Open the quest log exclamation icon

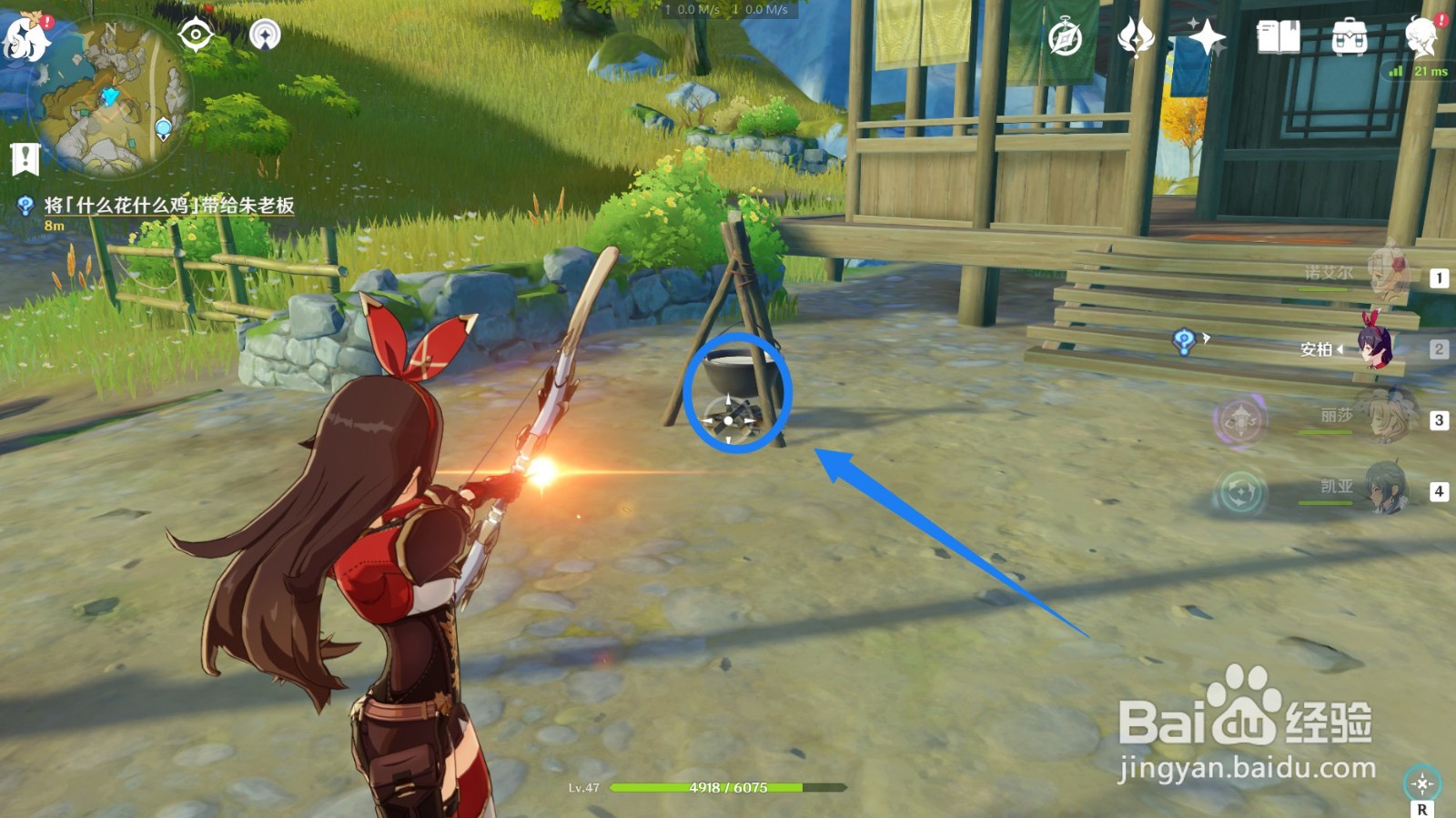pyautogui.click(x=25, y=159)
